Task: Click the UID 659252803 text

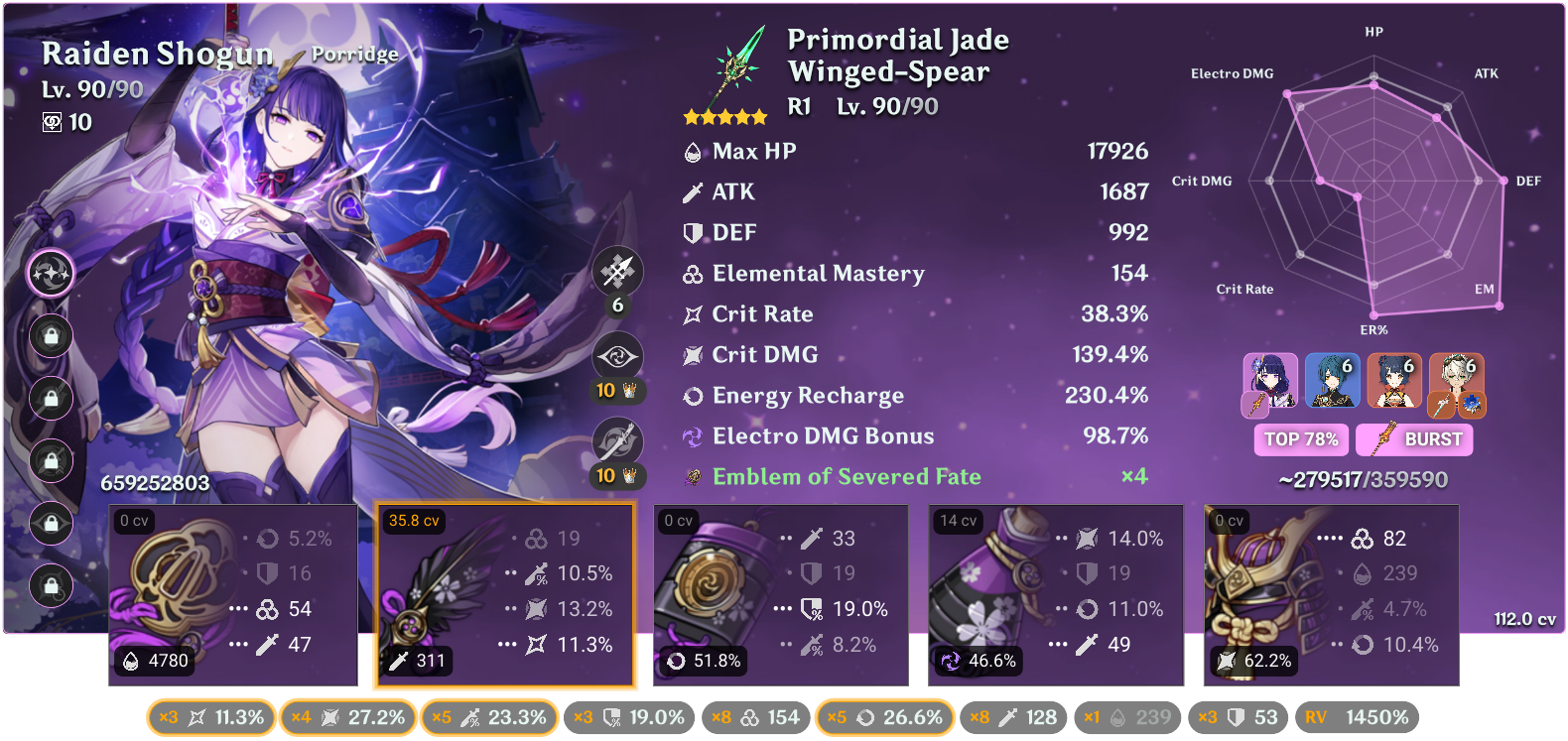Action: point(154,484)
